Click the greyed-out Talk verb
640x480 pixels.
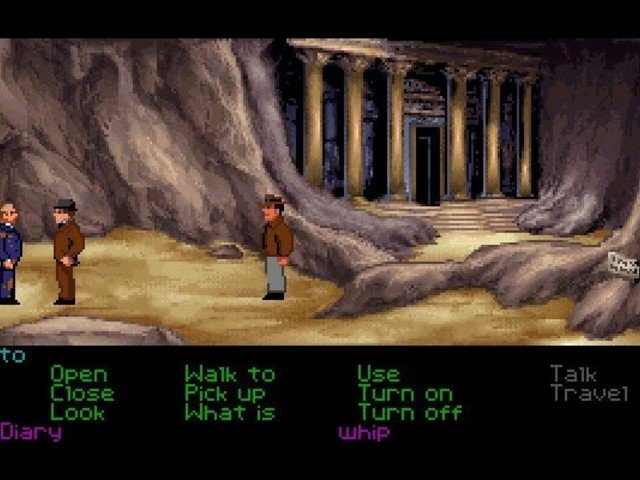(x=576, y=374)
